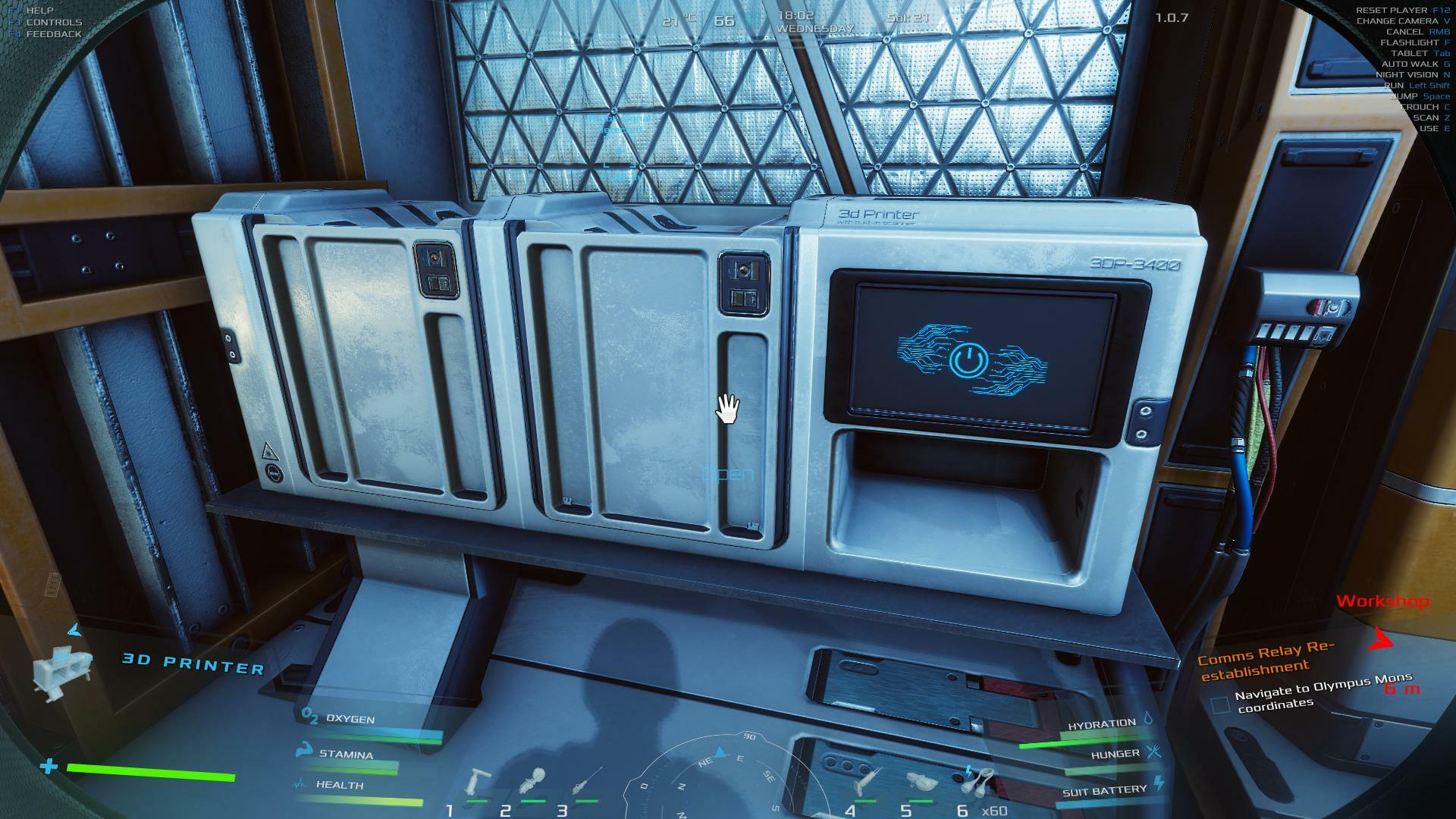Select the item in hotbar slot 2
1456x819 pixels.
(534, 783)
